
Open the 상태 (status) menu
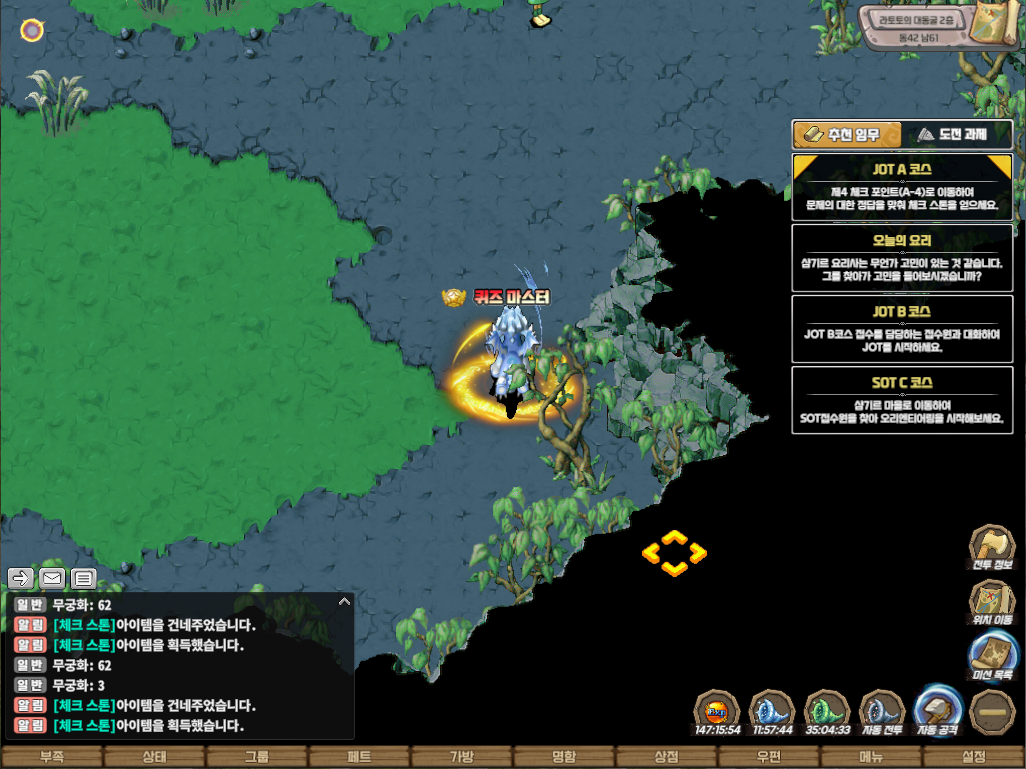(154, 757)
